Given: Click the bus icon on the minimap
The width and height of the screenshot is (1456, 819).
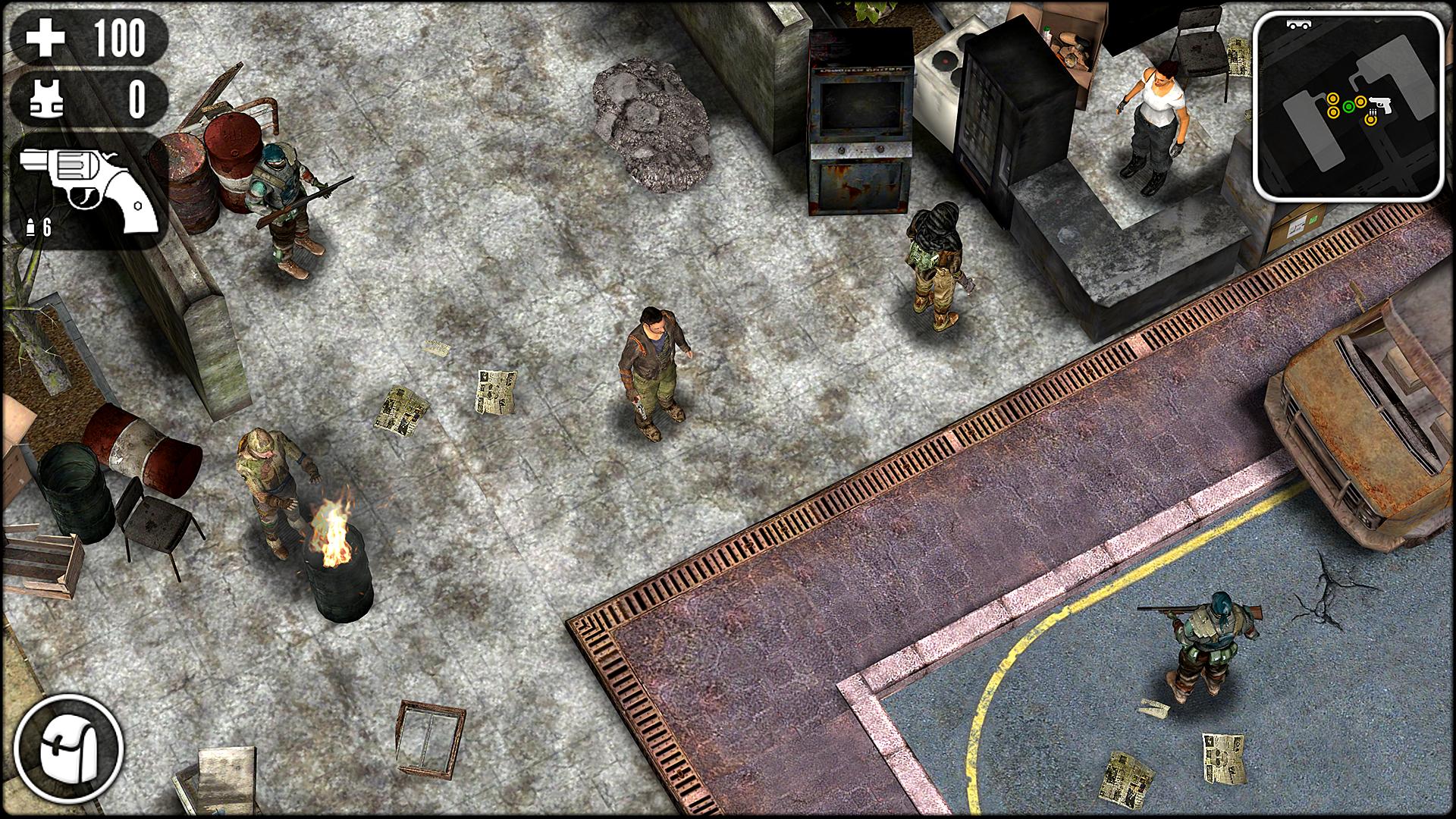Looking at the screenshot, I should tap(1300, 24).
